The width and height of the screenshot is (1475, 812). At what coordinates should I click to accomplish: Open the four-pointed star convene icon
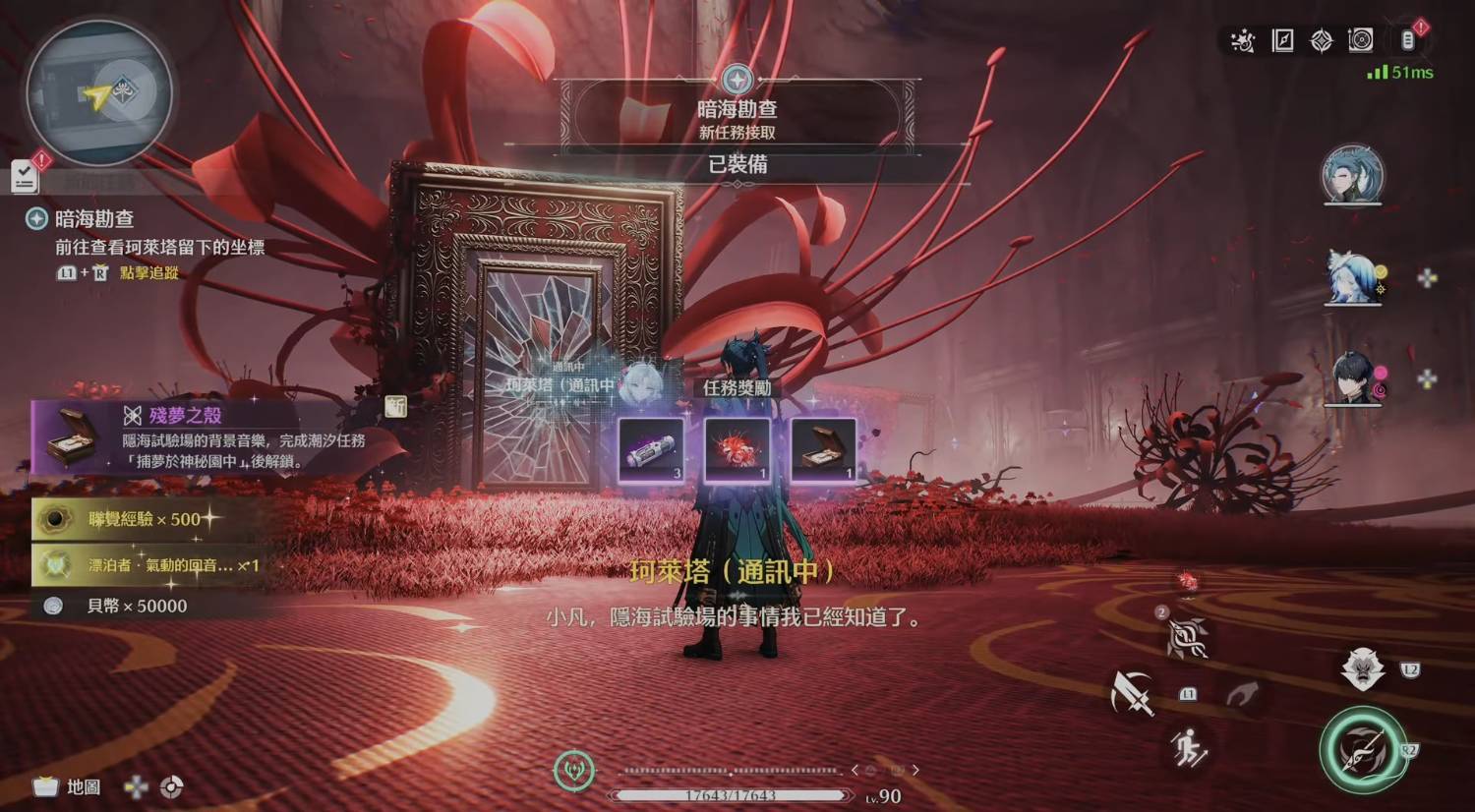tap(1322, 40)
